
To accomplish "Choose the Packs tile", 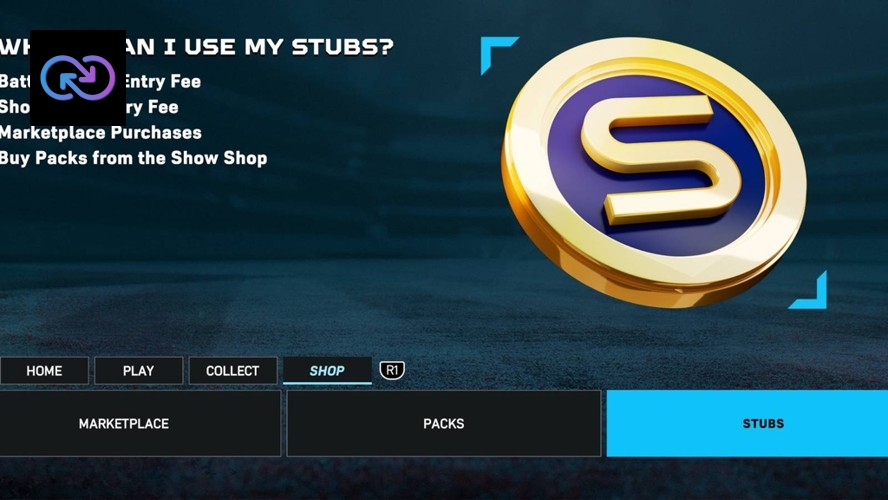I will 444,424.
